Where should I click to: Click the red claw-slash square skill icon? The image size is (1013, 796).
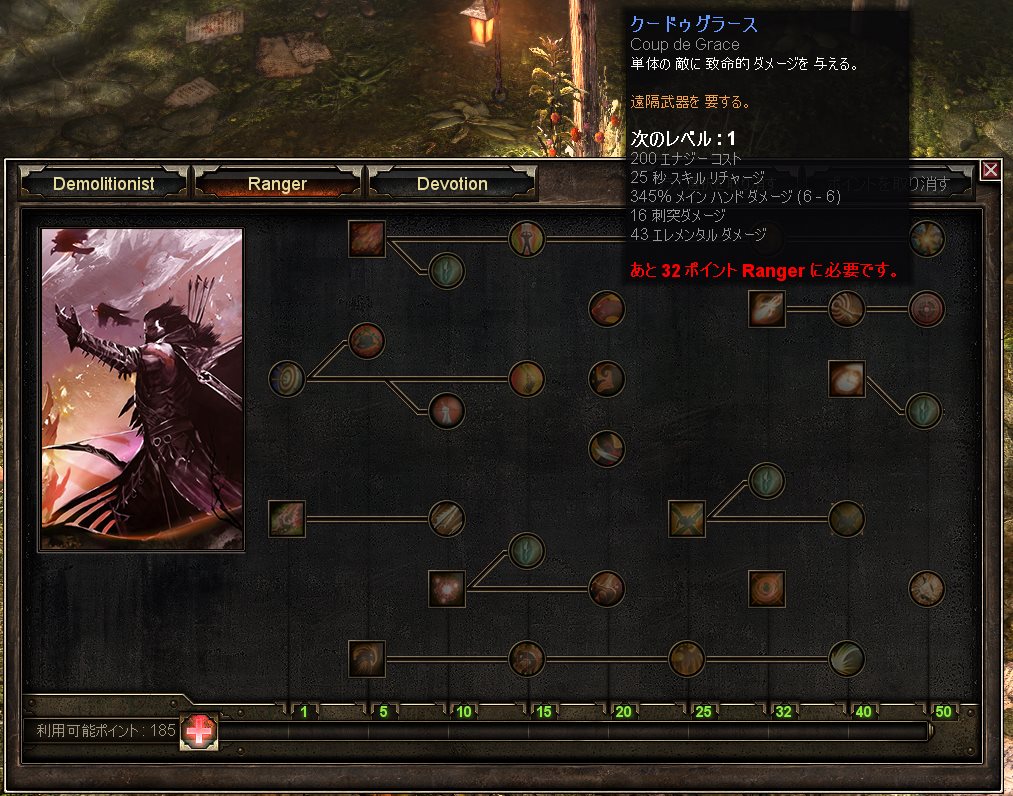point(367,239)
